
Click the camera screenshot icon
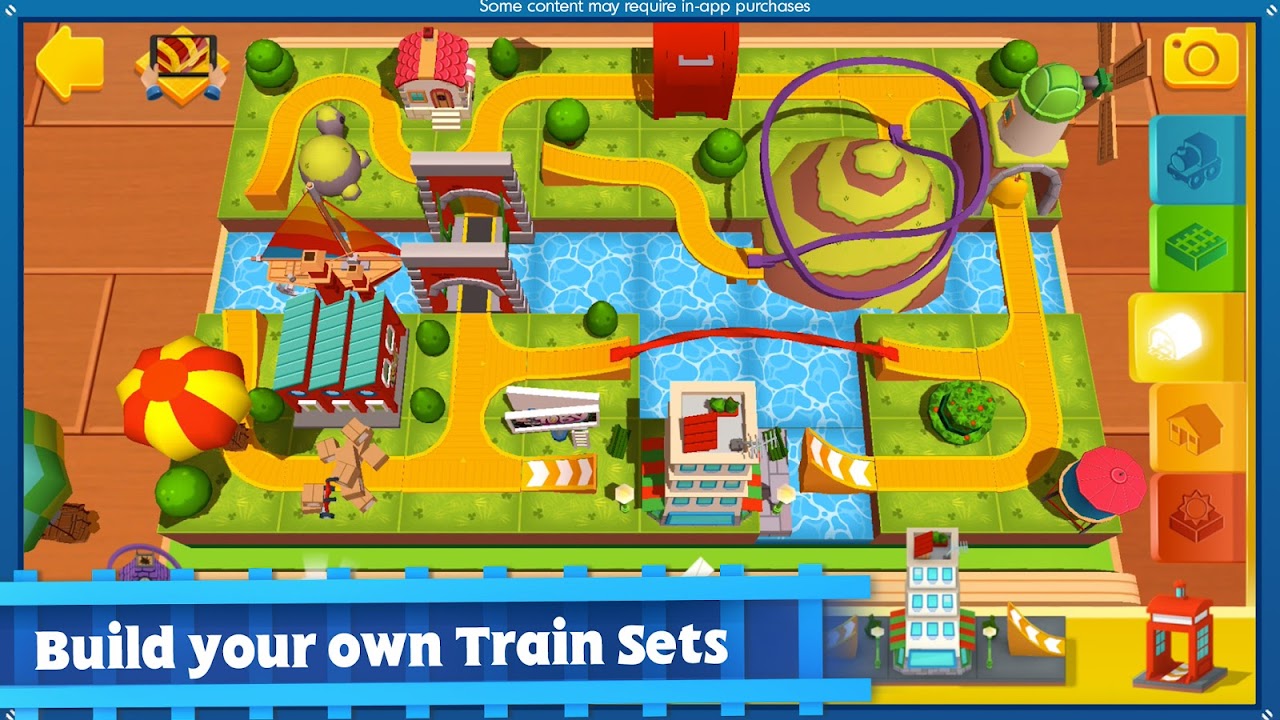coord(1196,58)
